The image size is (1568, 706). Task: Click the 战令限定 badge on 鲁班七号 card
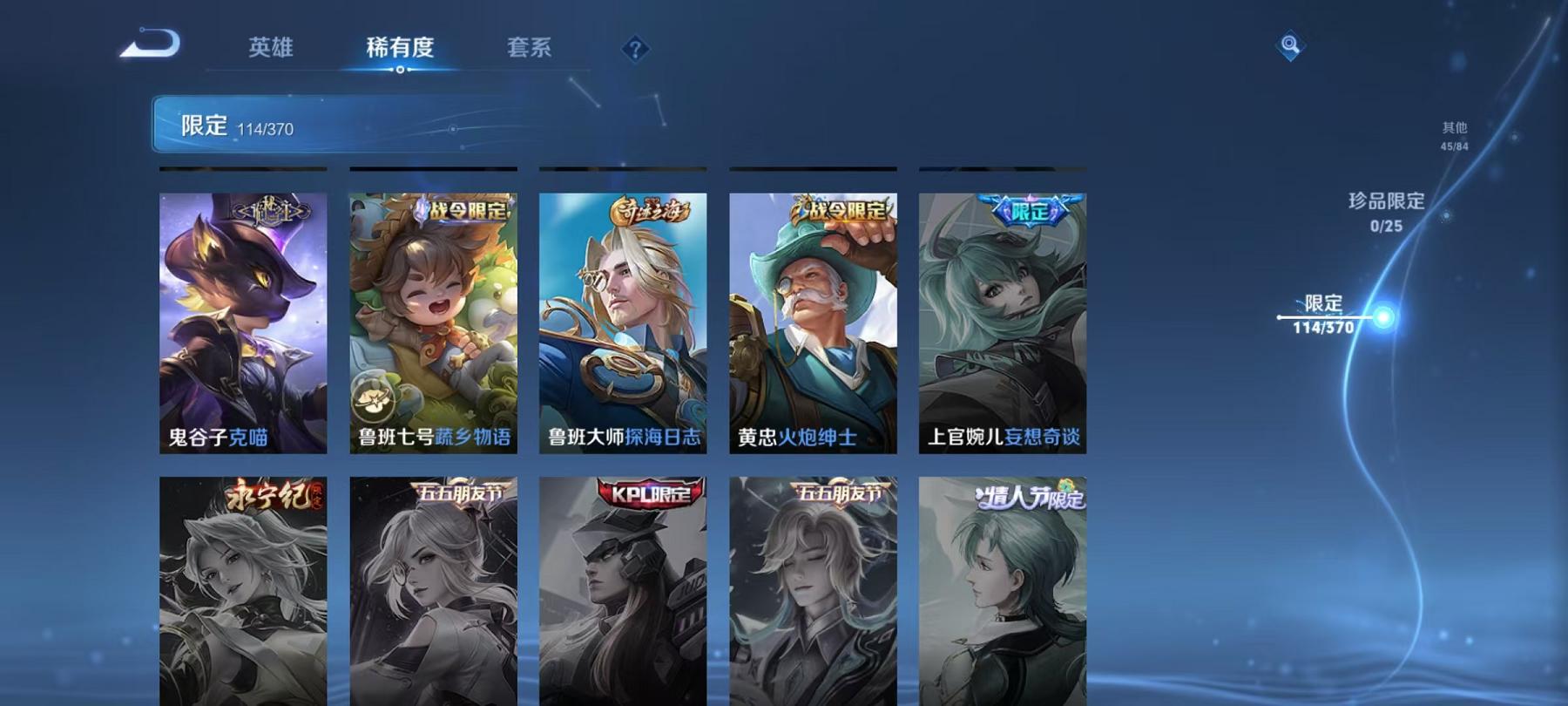coord(466,209)
